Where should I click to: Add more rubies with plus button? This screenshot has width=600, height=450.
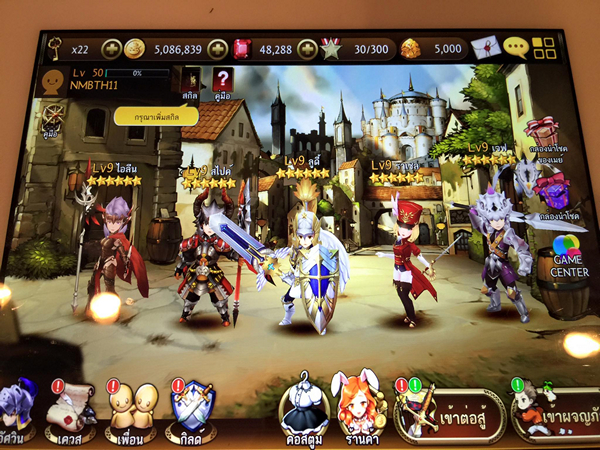[x=307, y=48]
